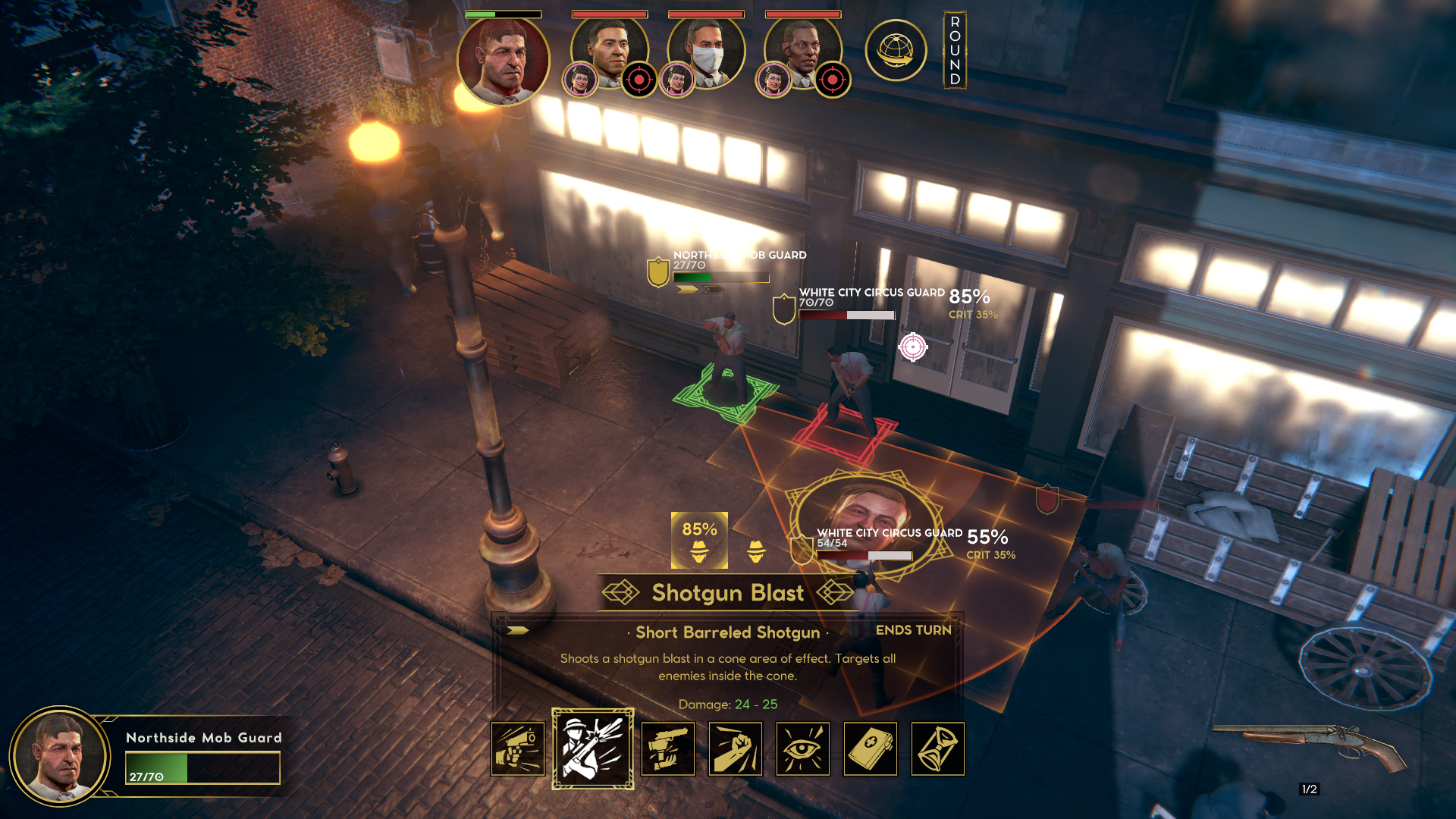Toggle the targeting crosshair near the circus guard
The image size is (1456, 819).
913,348
